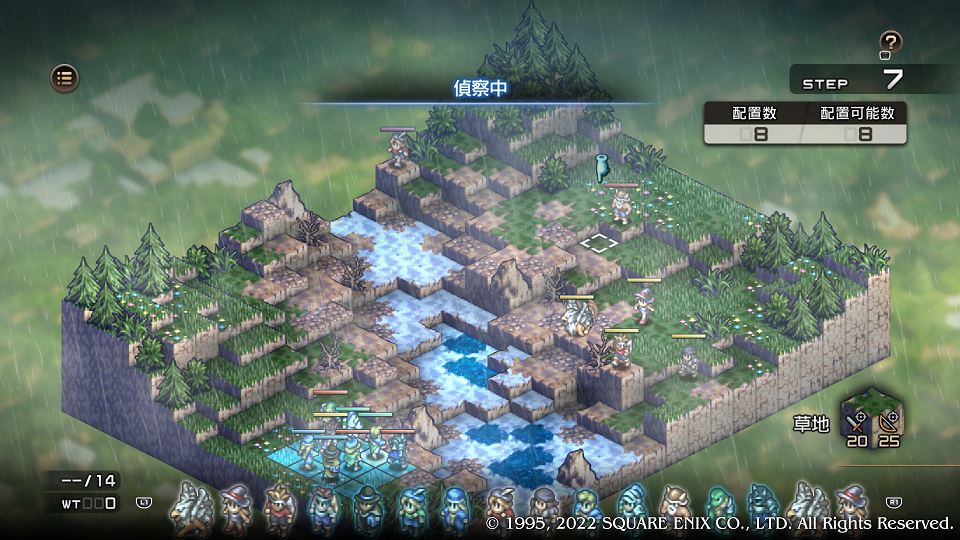Select the enemy unit below the teal marker
The width and height of the screenshot is (960, 540).
[621, 206]
